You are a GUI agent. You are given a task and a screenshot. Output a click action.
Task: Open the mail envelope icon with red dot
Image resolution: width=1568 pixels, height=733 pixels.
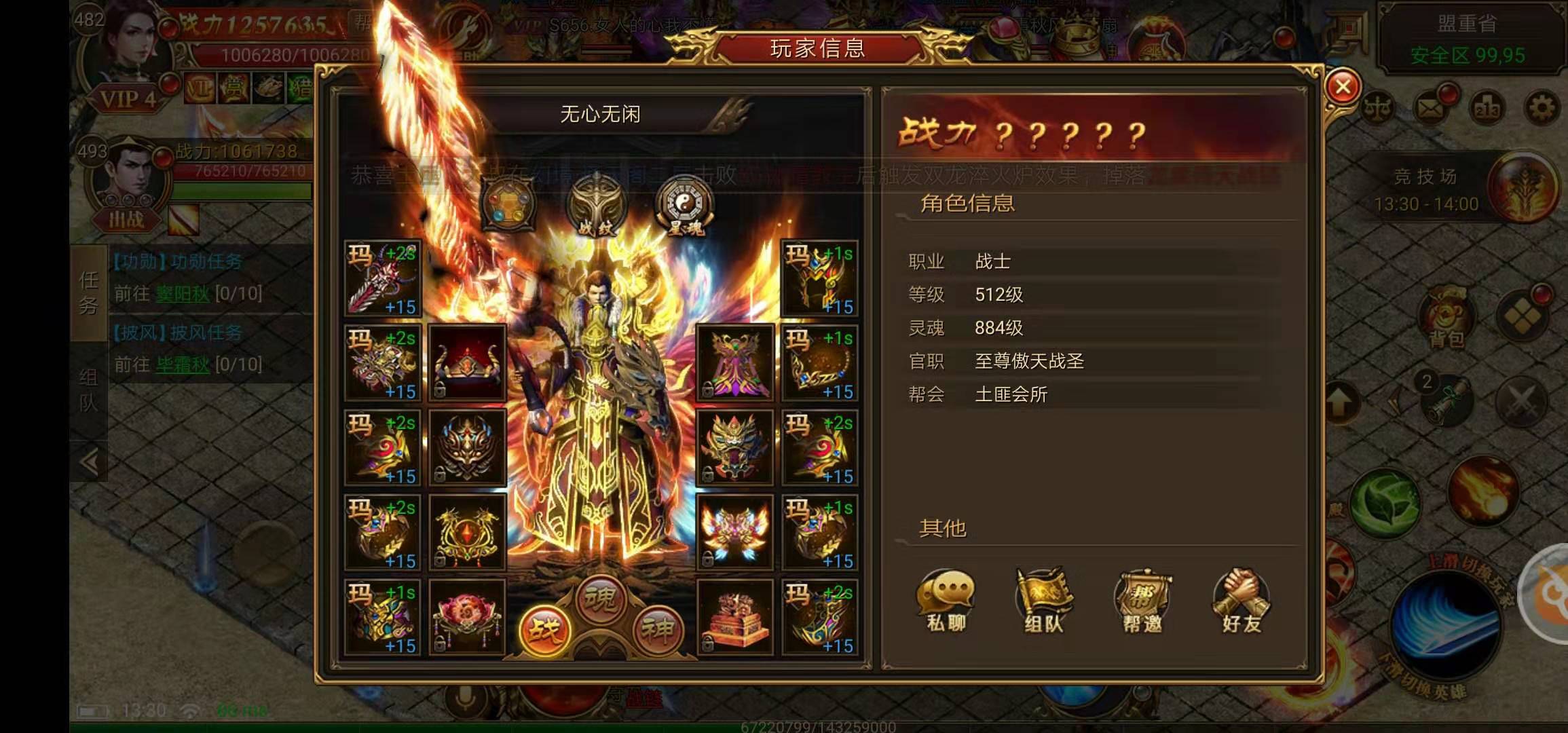(x=1429, y=107)
